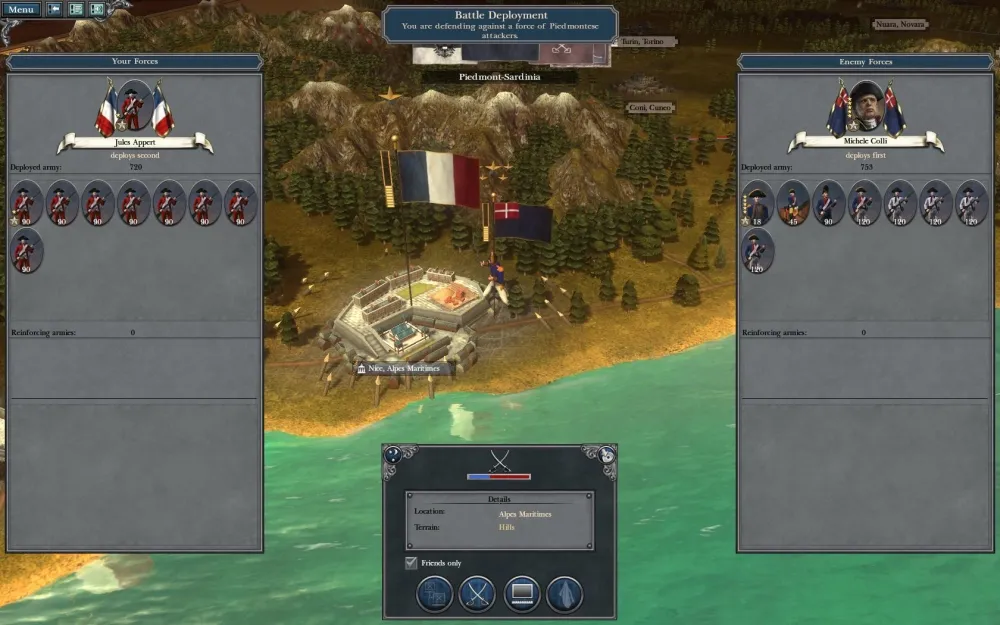Open the Menu button
The height and width of the screenshot is (625, 1000).
22,9
